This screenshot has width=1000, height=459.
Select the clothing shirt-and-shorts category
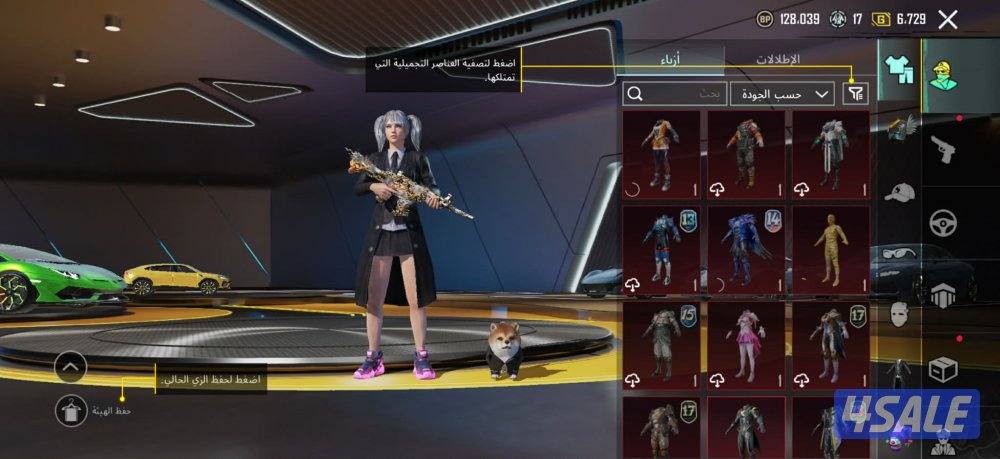[899, 69]
